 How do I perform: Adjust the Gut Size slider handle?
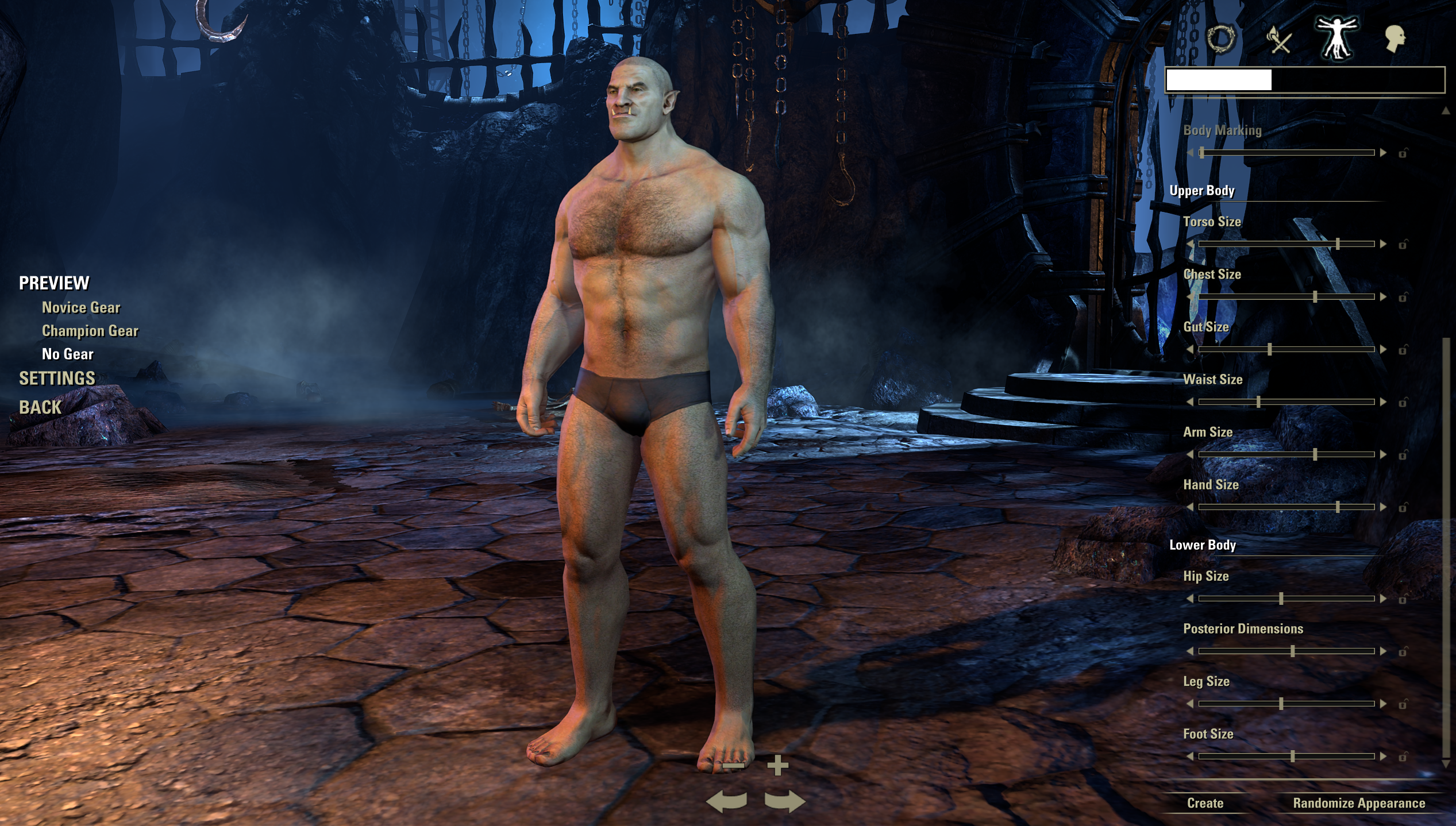[1269, 348]
